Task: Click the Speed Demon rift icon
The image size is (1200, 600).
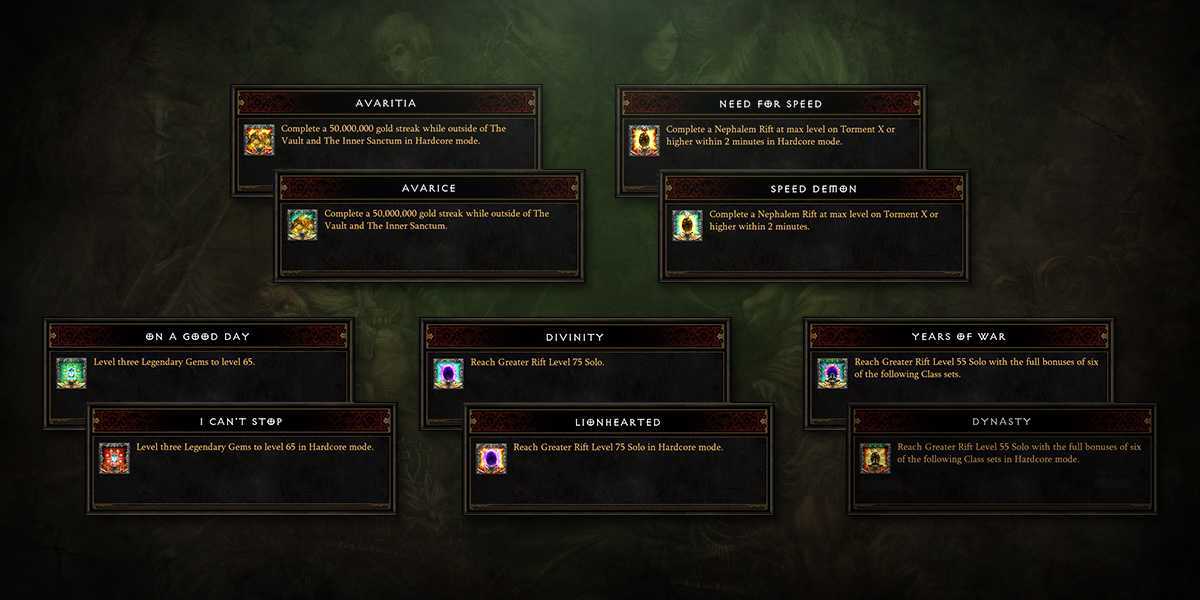Action: (687, 225)
